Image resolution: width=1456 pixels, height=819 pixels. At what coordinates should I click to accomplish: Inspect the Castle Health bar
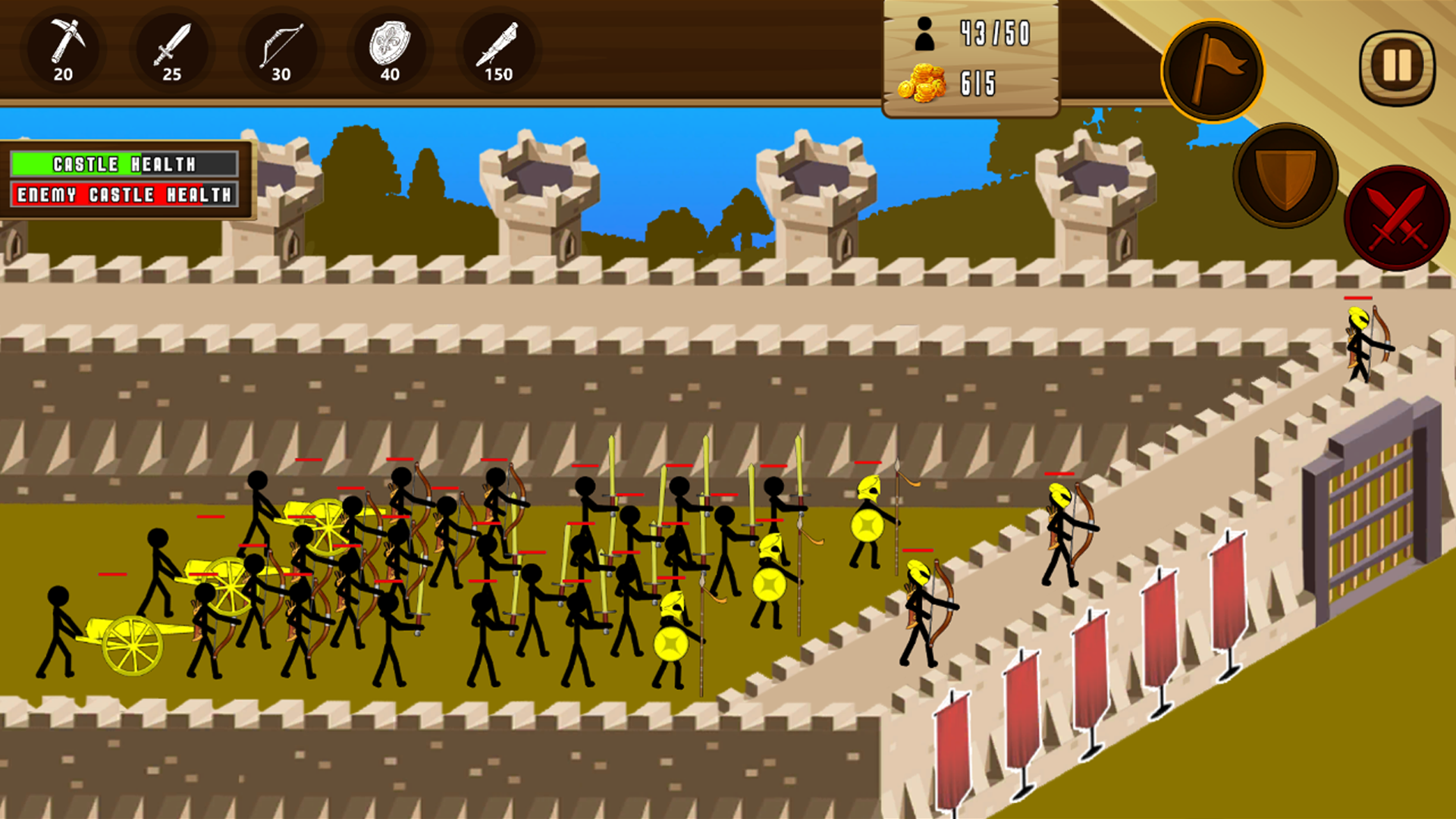click(124, 163)
